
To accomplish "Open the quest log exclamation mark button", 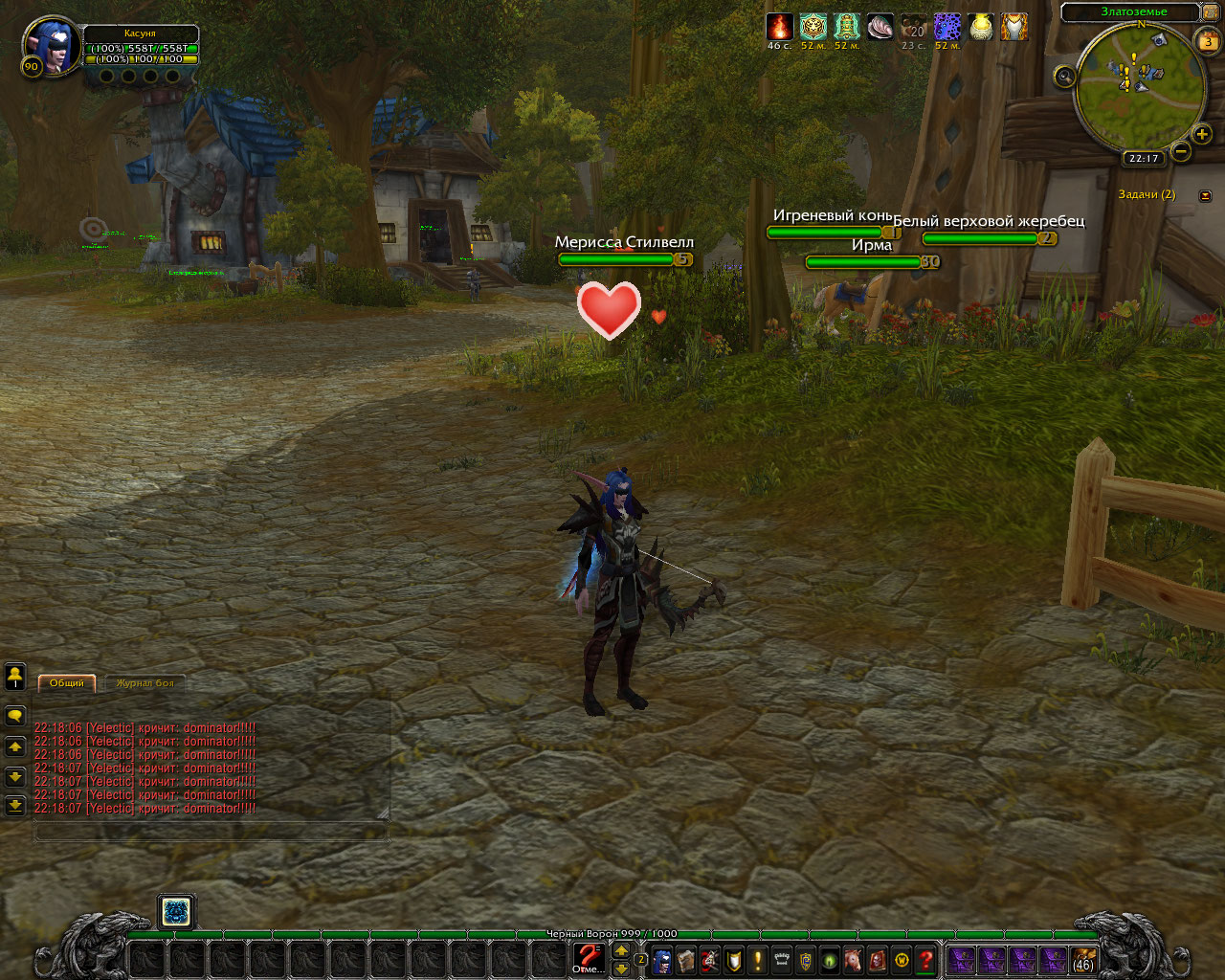I will click(x=758, y=960).
